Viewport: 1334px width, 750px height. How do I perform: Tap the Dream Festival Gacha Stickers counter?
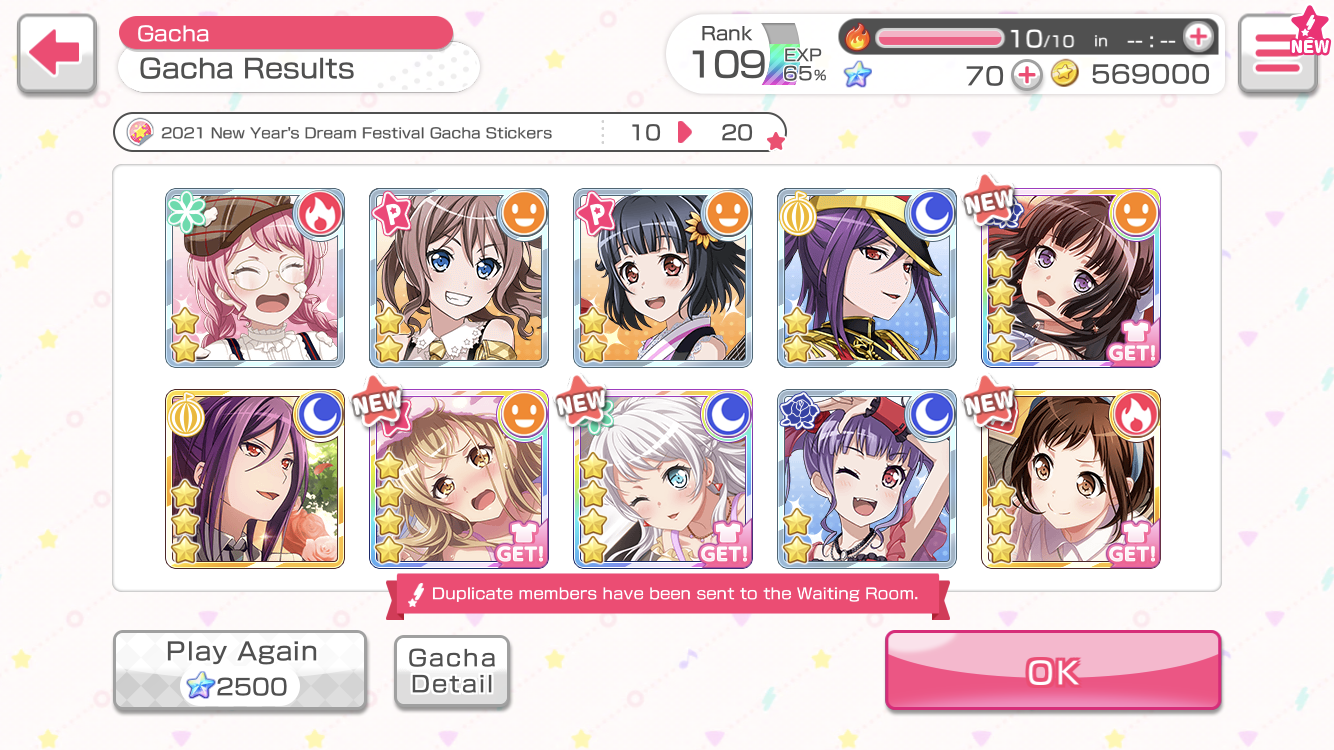click(450, 133)
